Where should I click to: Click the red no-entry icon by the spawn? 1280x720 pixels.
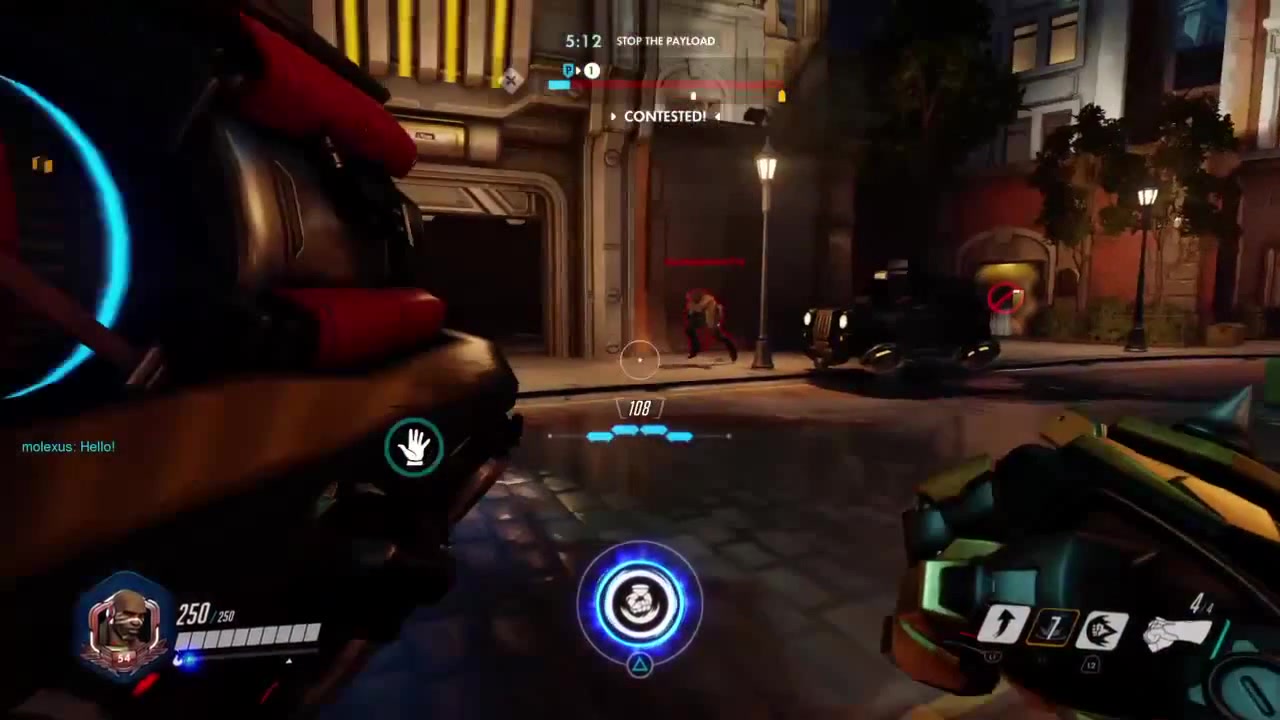click(x=1005, y=297)
